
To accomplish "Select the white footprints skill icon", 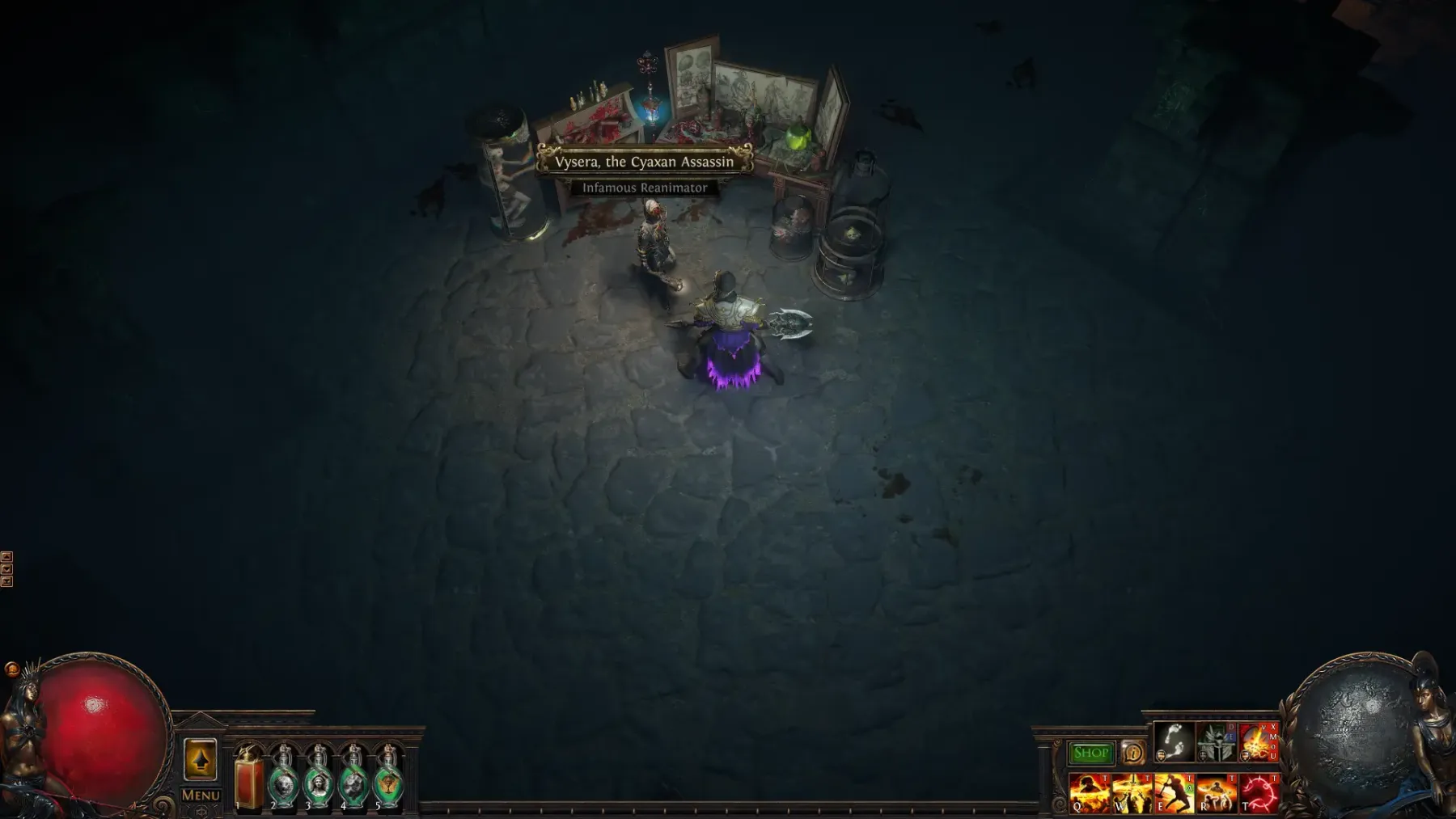I will [1173, 742].
